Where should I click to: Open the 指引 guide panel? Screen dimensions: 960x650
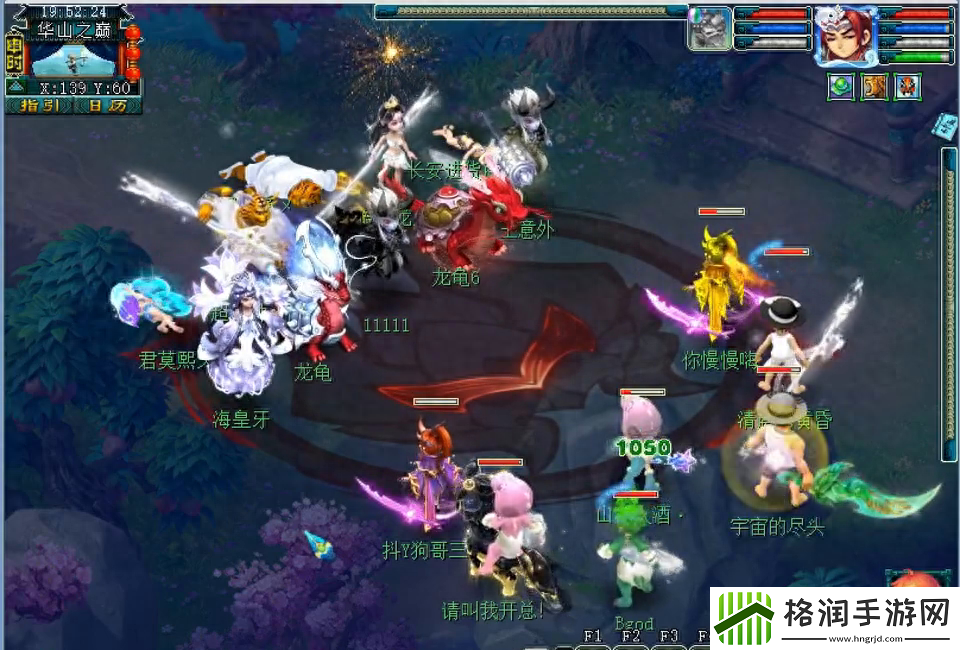pyautogui.click(x=41, y=105)
